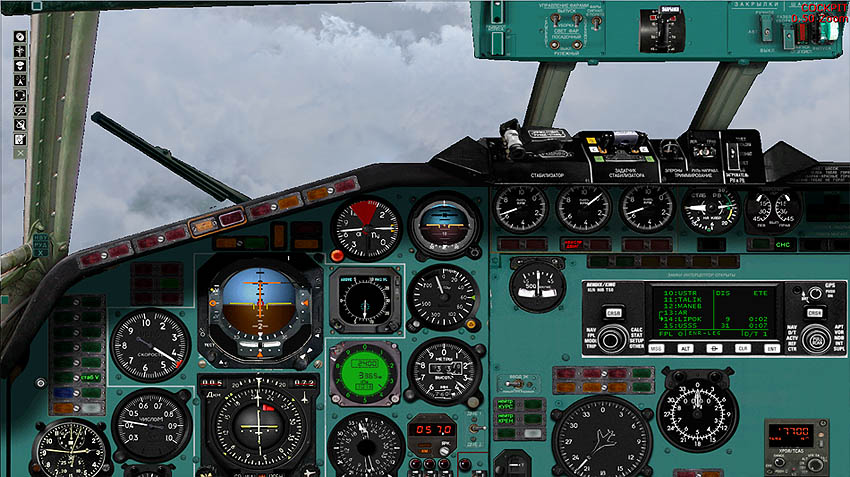Viewport: 850px width, 477px height.
Task: Click the MSG button on the GPS unit
Action: tap(657, 348)
